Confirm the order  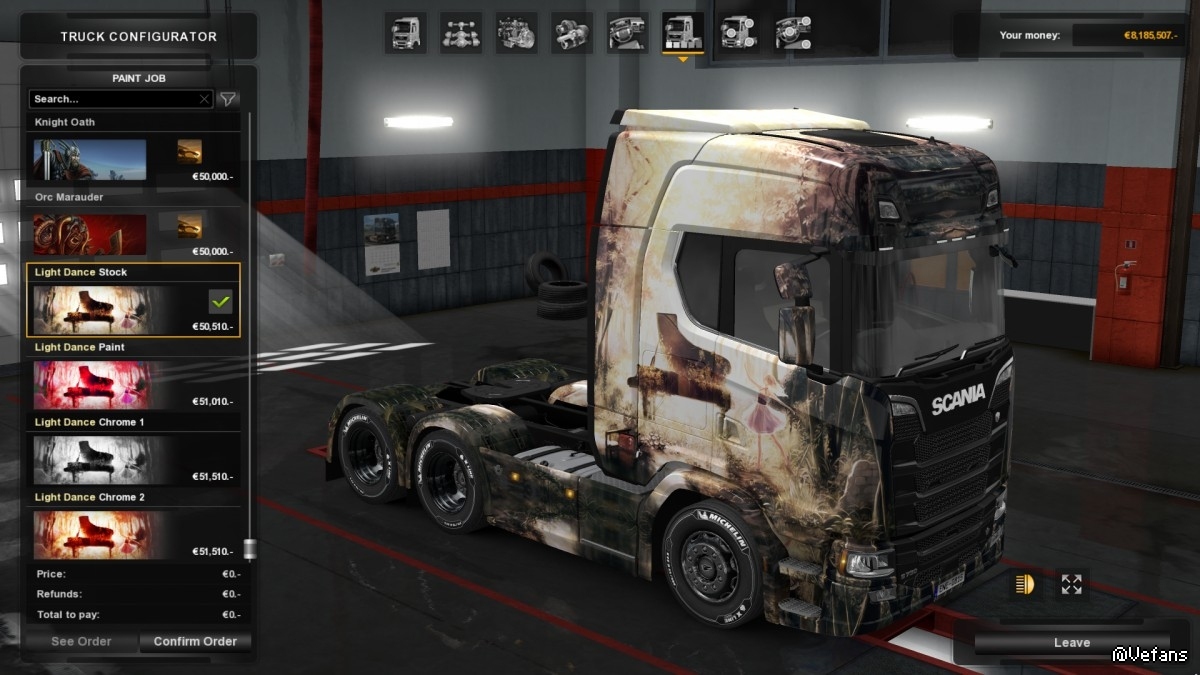[195, 642]
